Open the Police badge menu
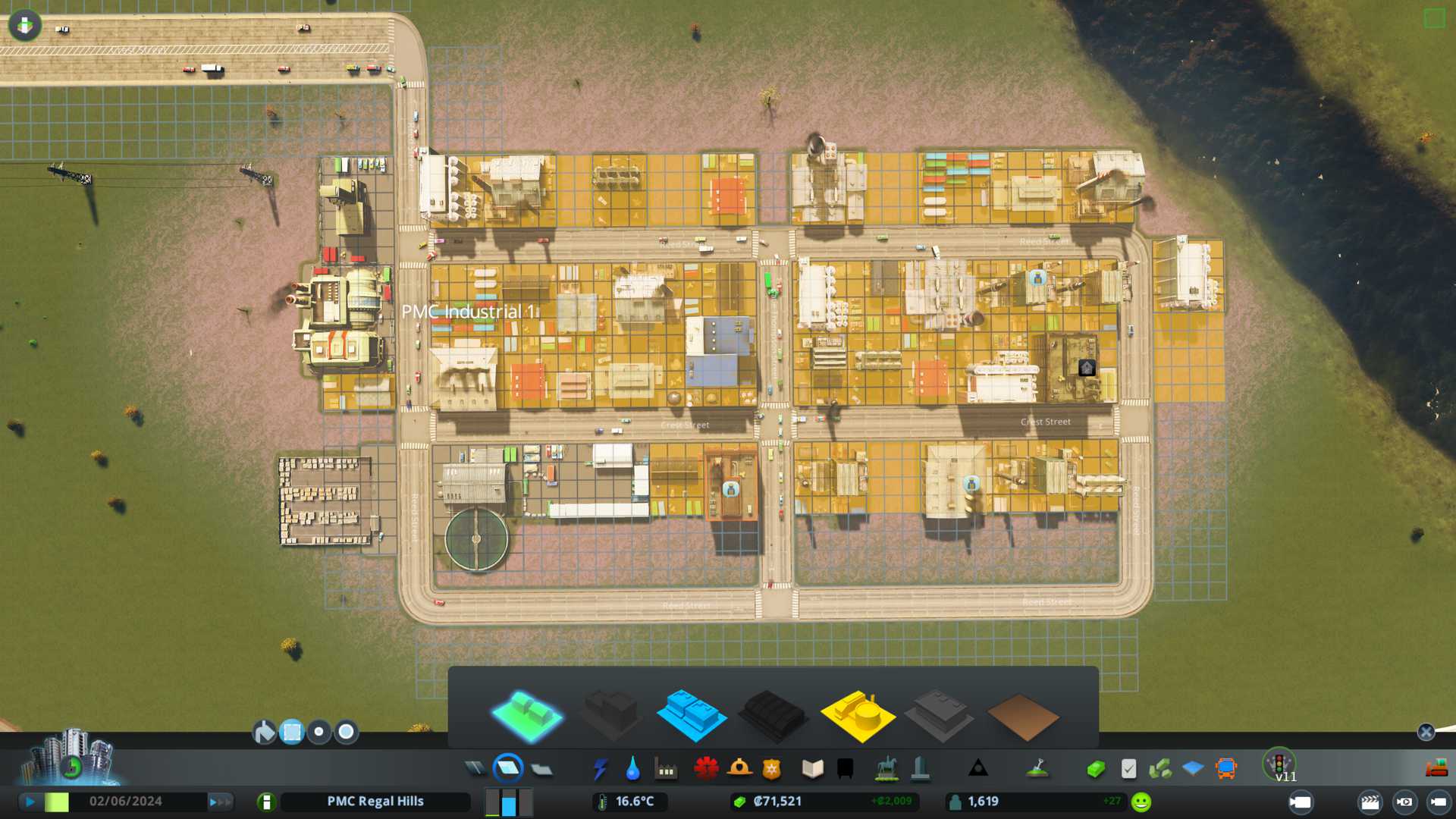Screen dimensions: 1456x819 click(x=772, y=769)
